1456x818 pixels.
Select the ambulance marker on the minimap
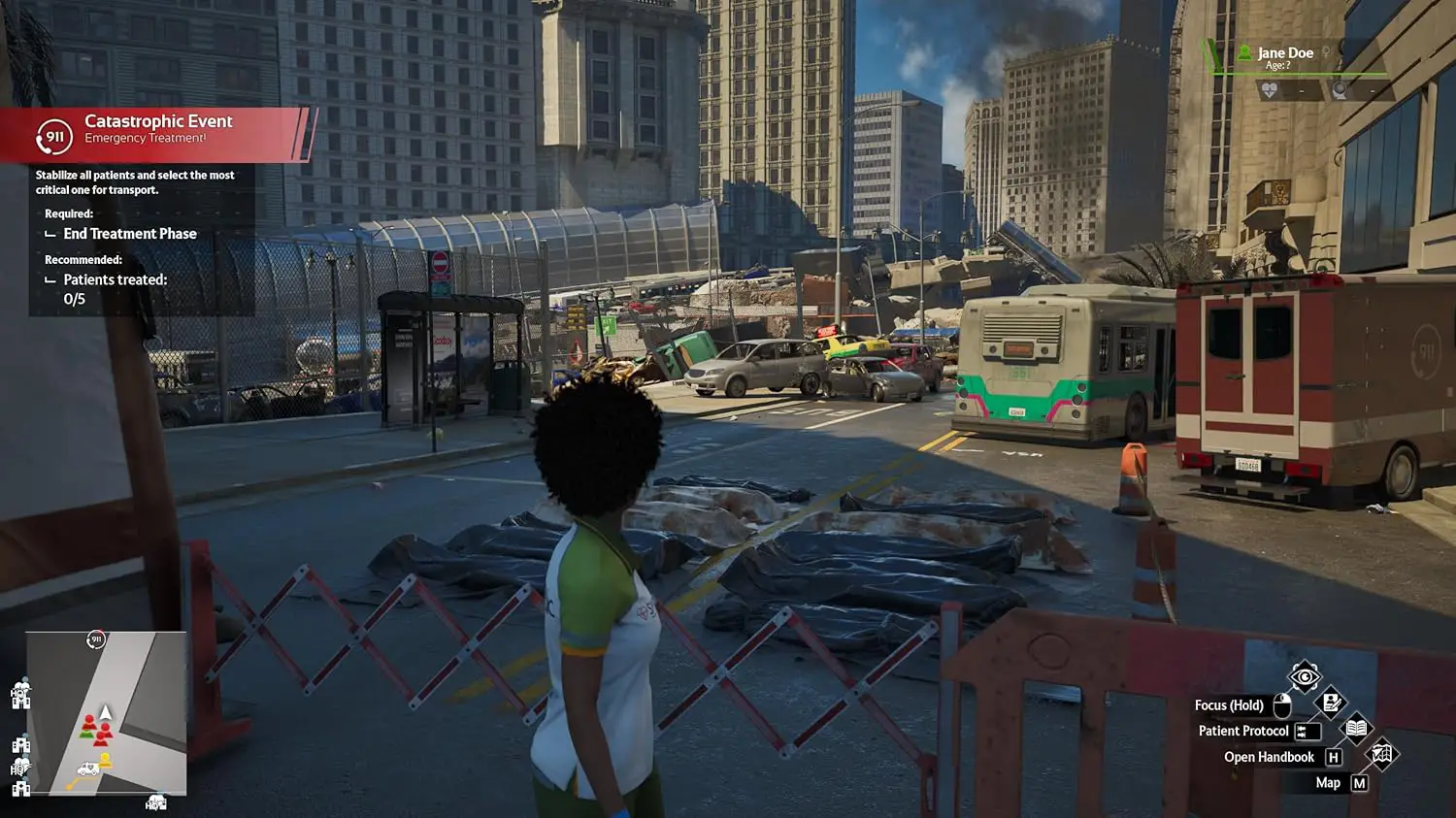(87, 769)
